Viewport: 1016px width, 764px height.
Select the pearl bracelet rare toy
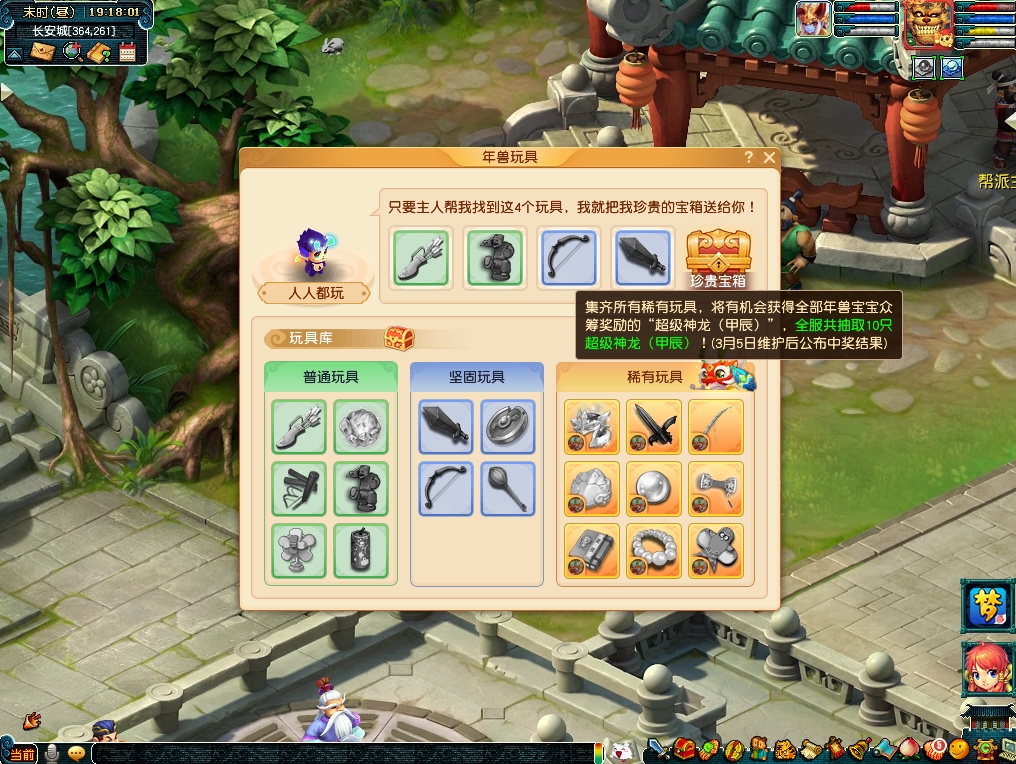point(655,551)
